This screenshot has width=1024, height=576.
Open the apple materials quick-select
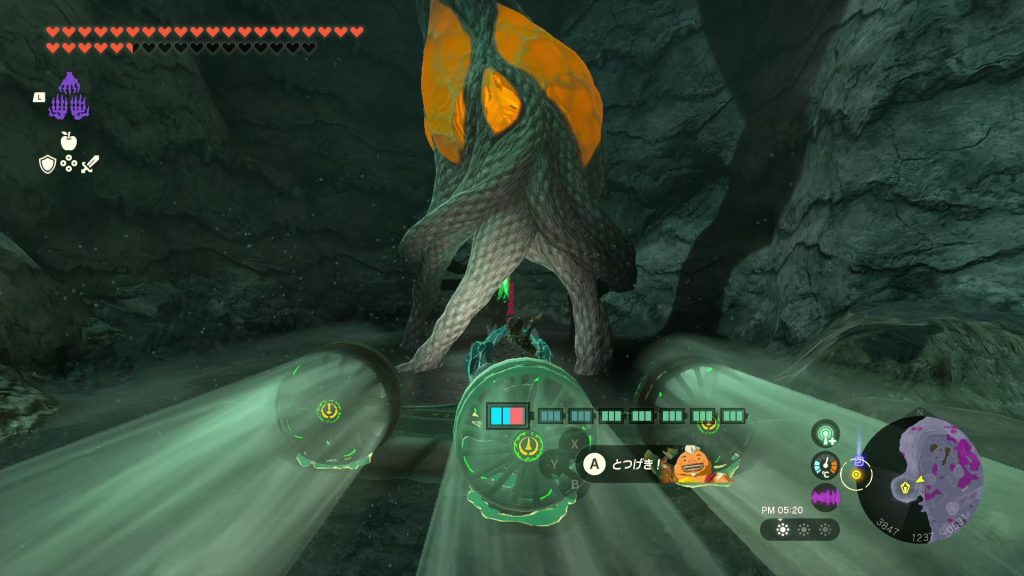pyautogui.click(x=69, y=141)
